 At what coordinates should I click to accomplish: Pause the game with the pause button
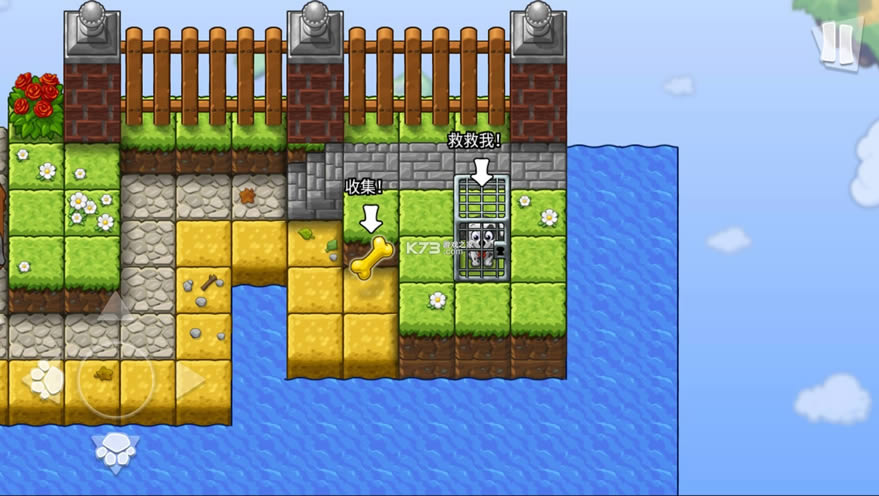[x=838, y=42]
